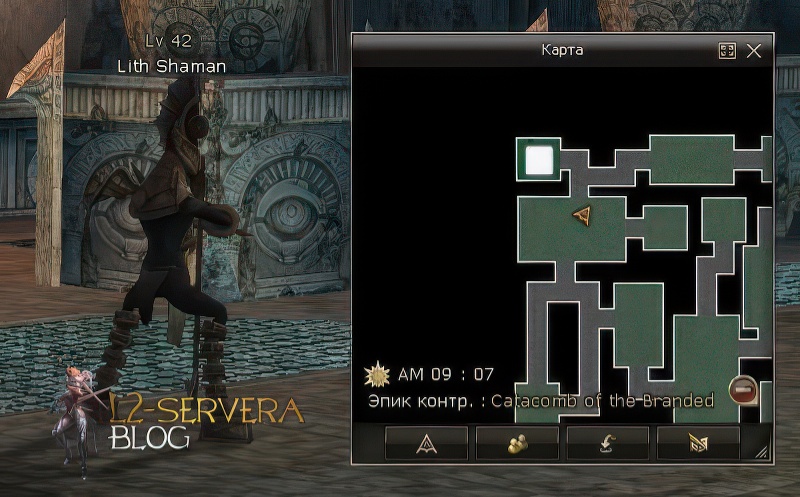
Task: Click the rightmost angular emblem map button
Action: 698,443
